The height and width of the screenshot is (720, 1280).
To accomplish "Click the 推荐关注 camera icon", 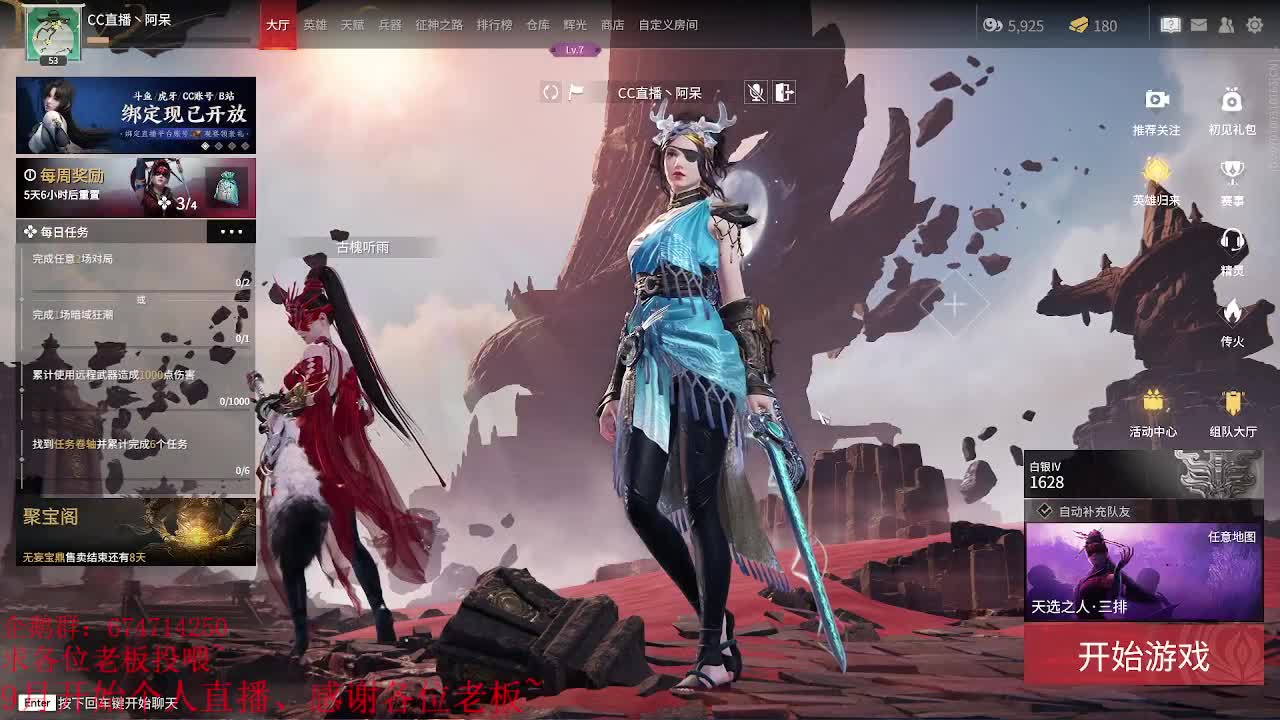I will 1157,100.
